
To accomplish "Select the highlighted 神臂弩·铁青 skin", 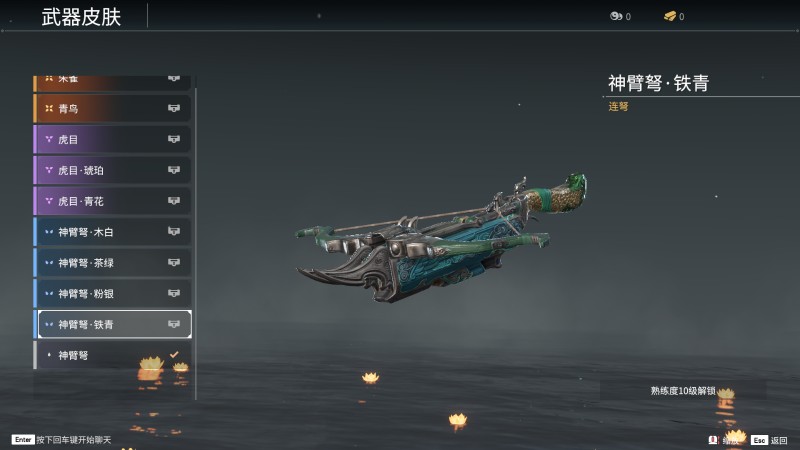I will (x=112, y=324).
